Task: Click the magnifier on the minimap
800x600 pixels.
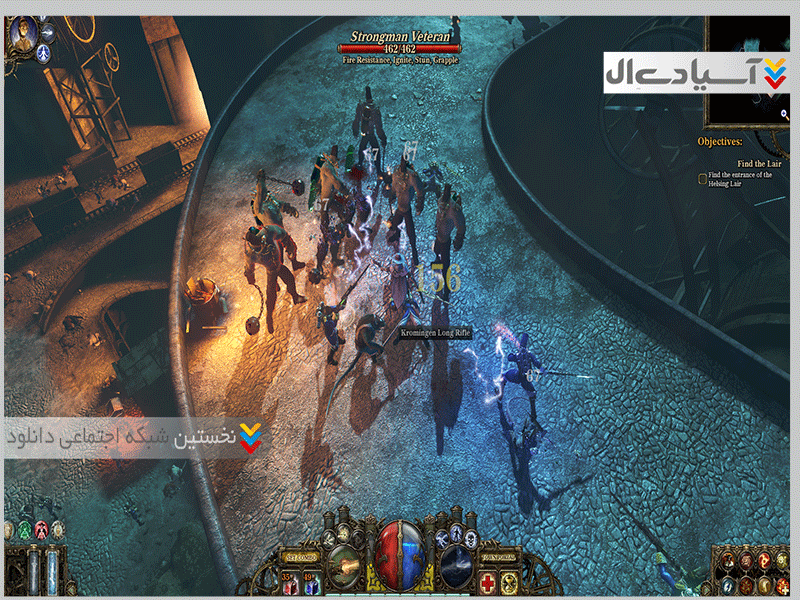Action: (x=787, y=115)
